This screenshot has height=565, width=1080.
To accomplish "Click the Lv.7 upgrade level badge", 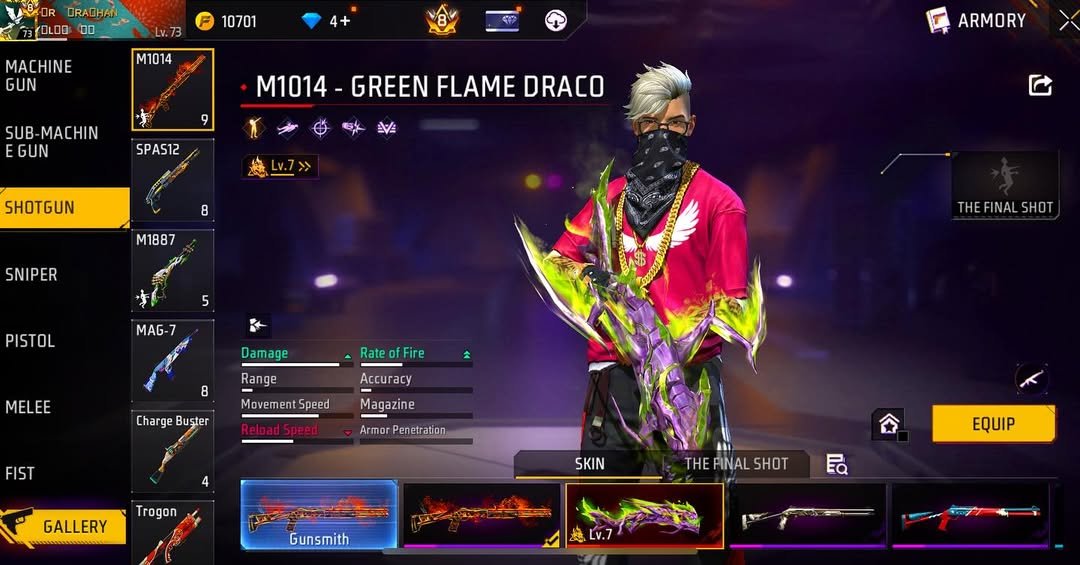I will (x=280, y=166).
